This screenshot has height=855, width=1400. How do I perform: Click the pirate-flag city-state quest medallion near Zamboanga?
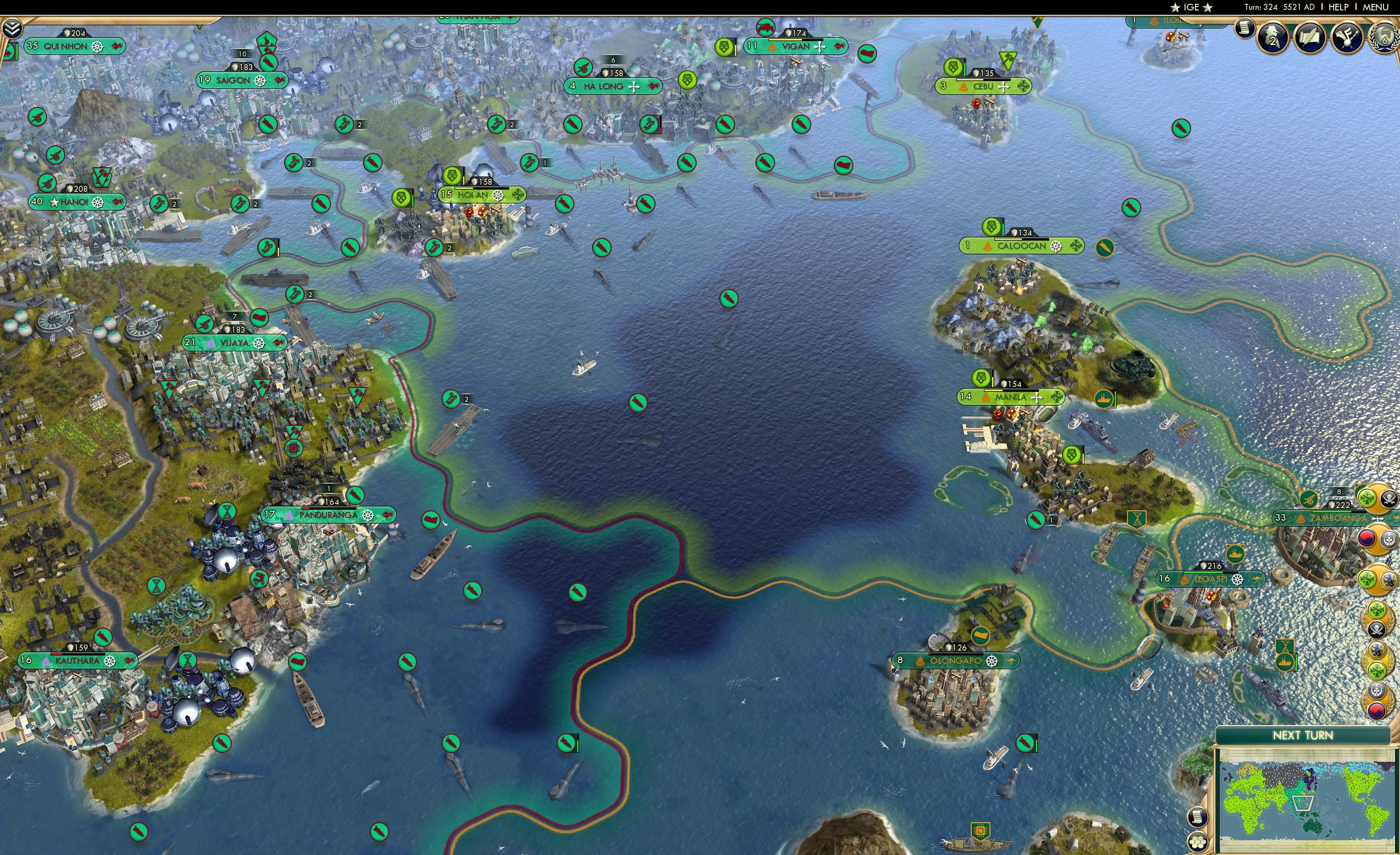(x=1388, y=498)
